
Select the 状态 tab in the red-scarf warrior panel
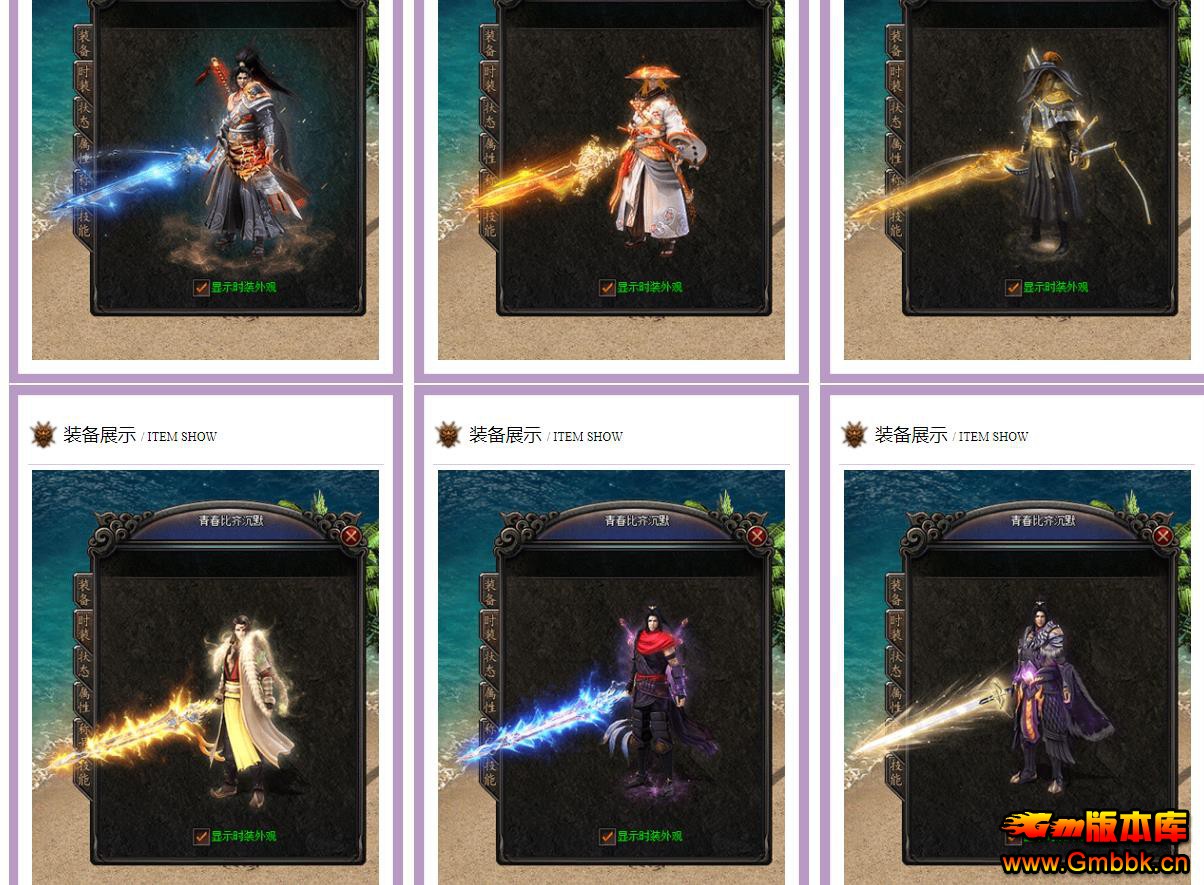(490, 664)
